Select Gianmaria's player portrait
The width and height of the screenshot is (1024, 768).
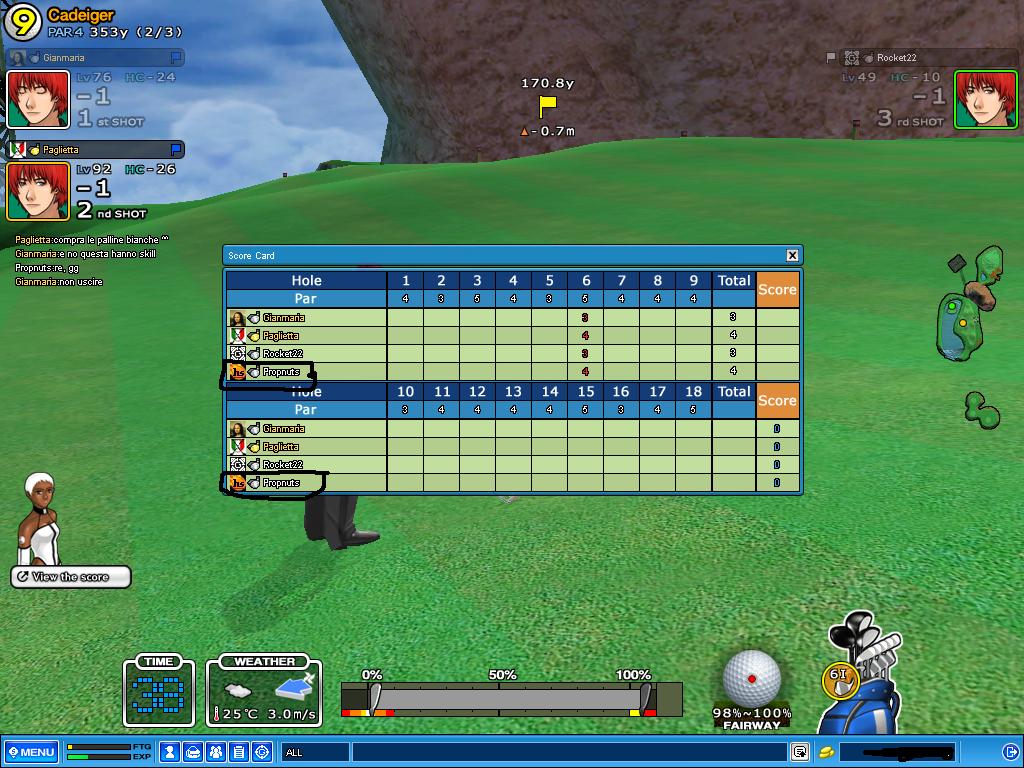point(38,99)
